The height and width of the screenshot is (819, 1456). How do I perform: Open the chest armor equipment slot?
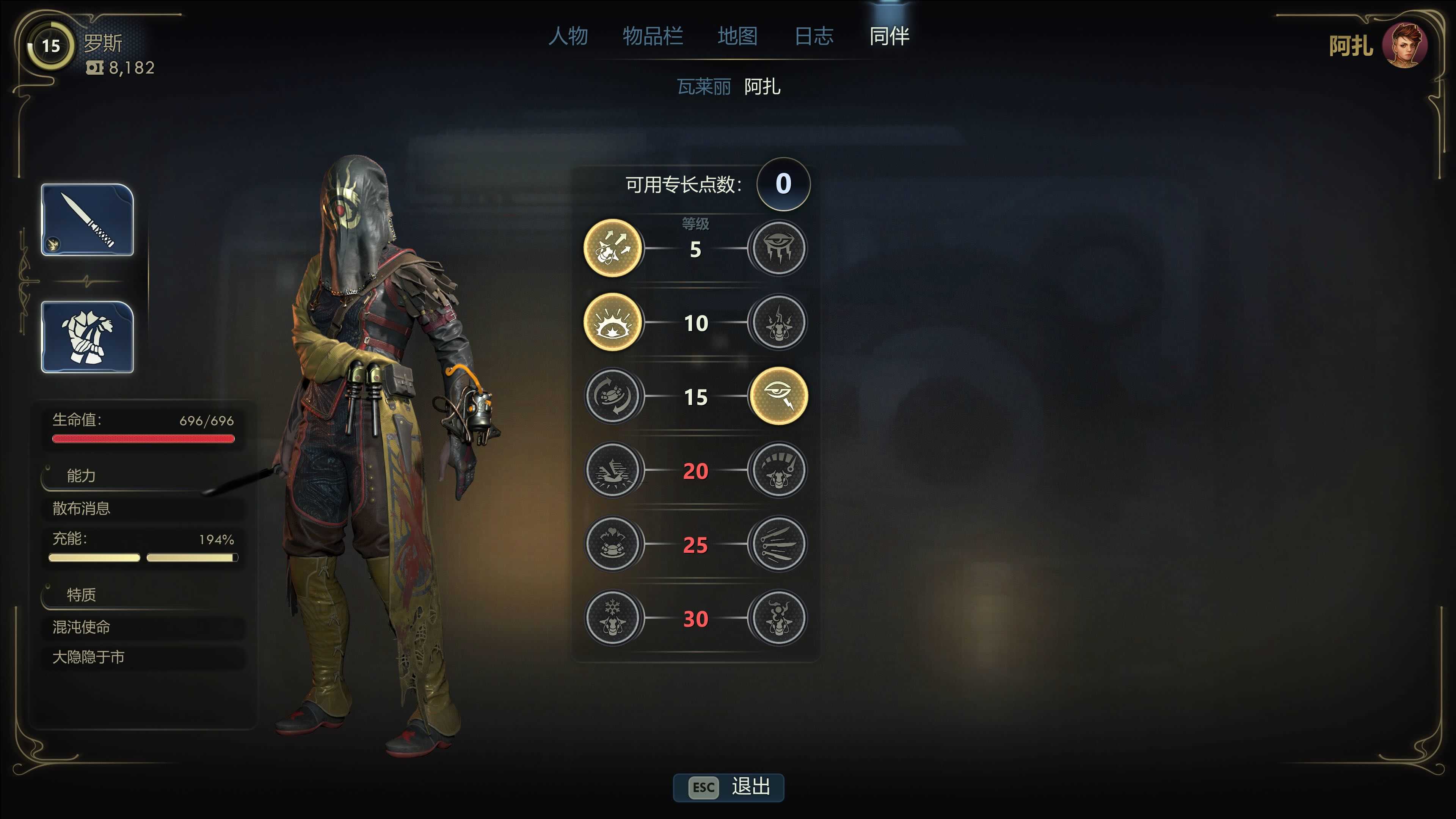click(x=87, y=337)
